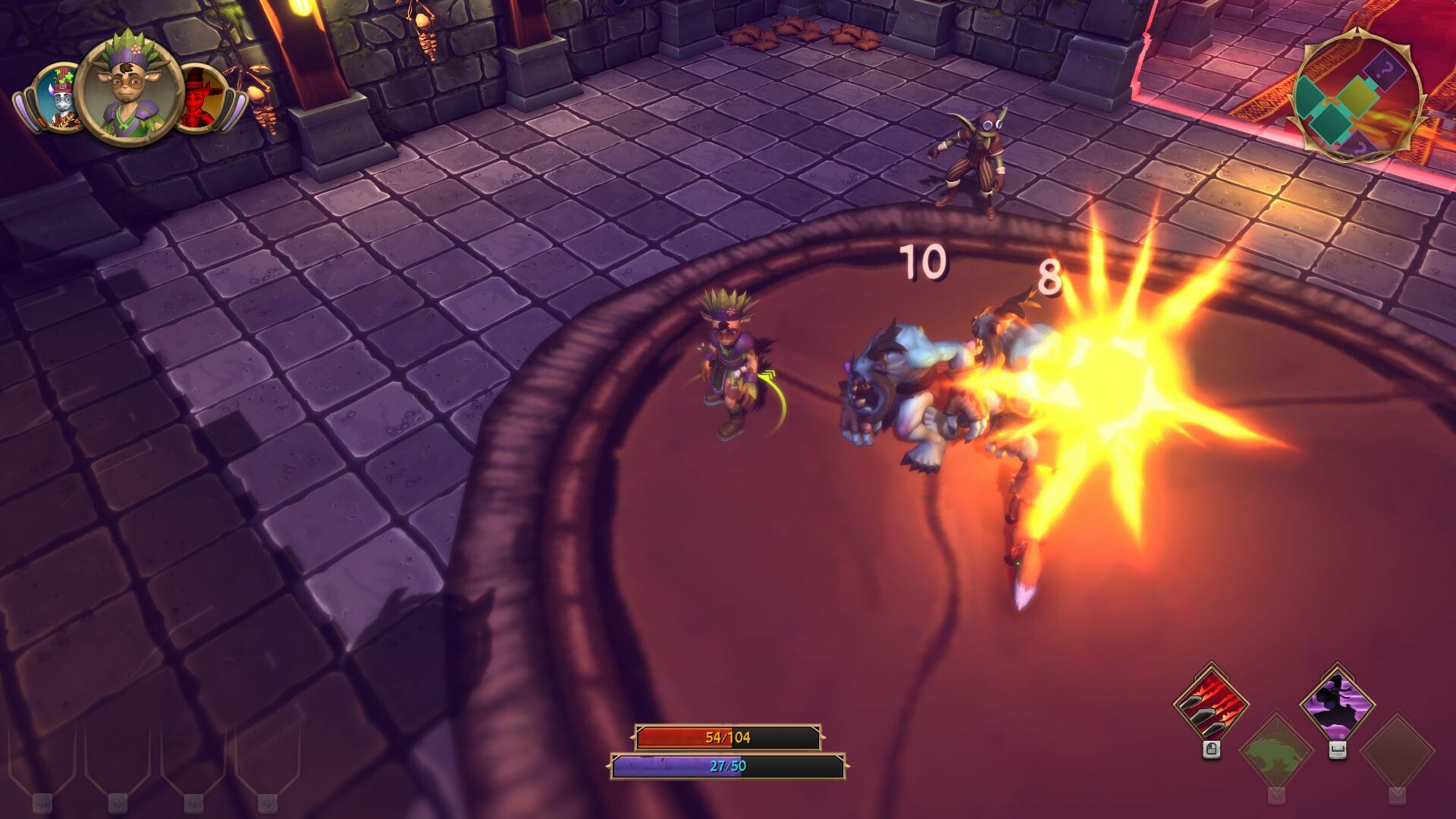Open the question-mark zone on the minimap

(1385, 70)
